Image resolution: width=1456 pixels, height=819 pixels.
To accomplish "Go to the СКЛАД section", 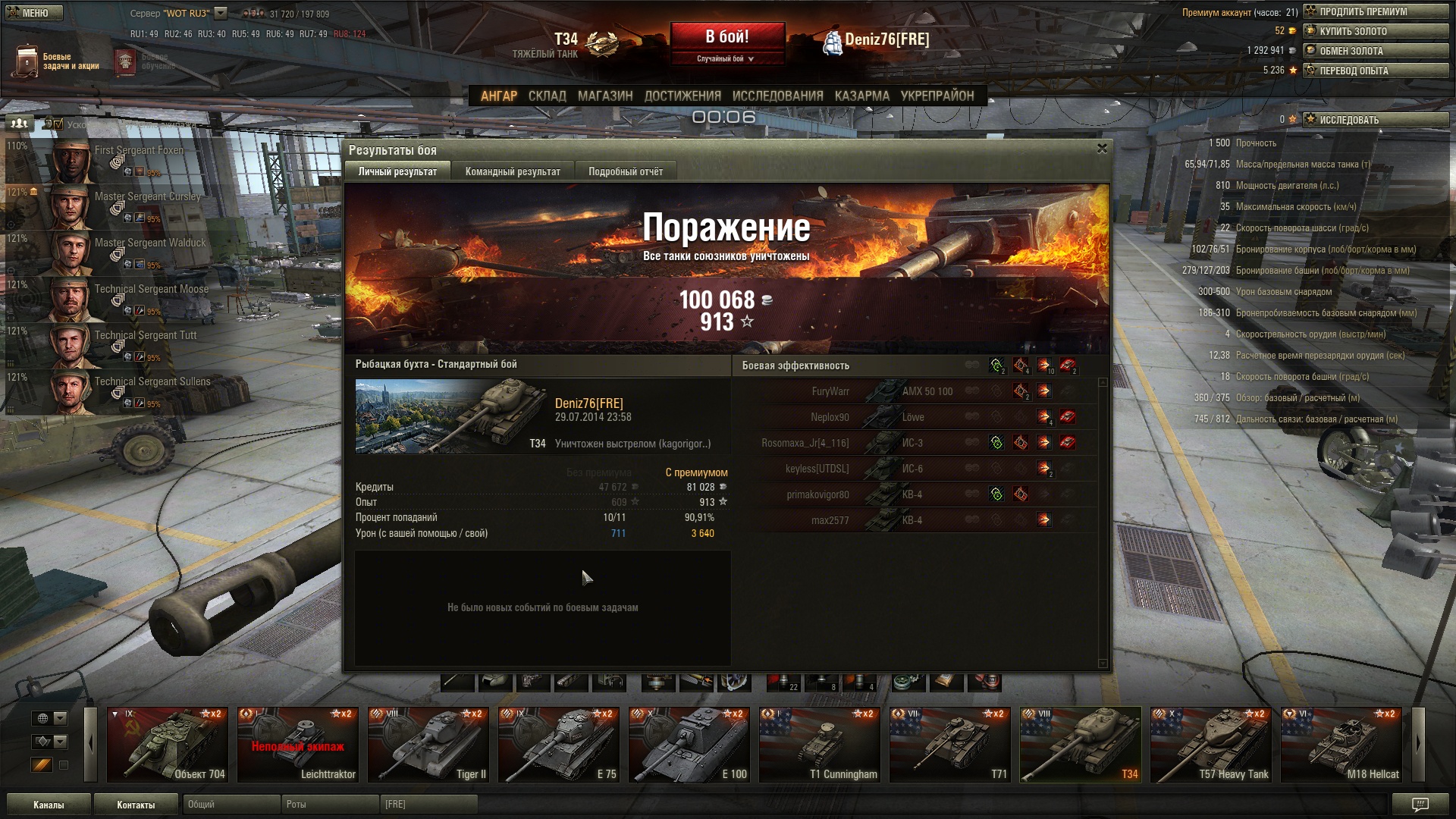I will [547, 96].
